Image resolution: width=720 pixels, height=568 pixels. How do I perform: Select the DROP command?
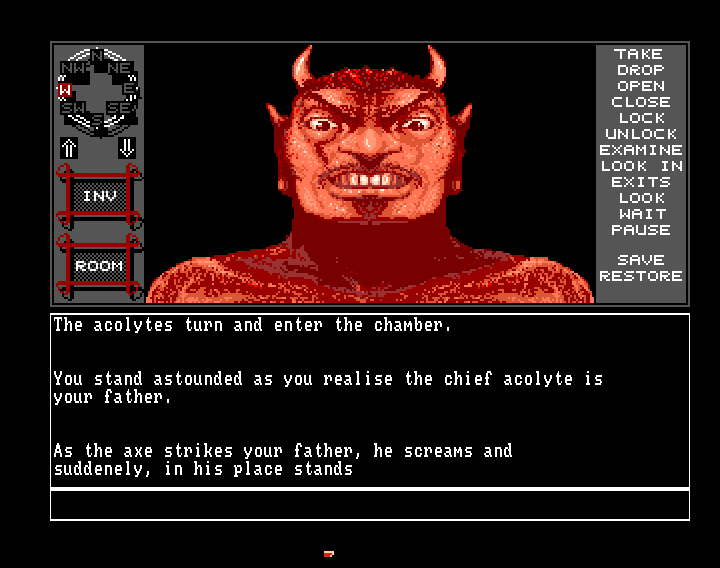pyautogui.click(x=640, y=70)
